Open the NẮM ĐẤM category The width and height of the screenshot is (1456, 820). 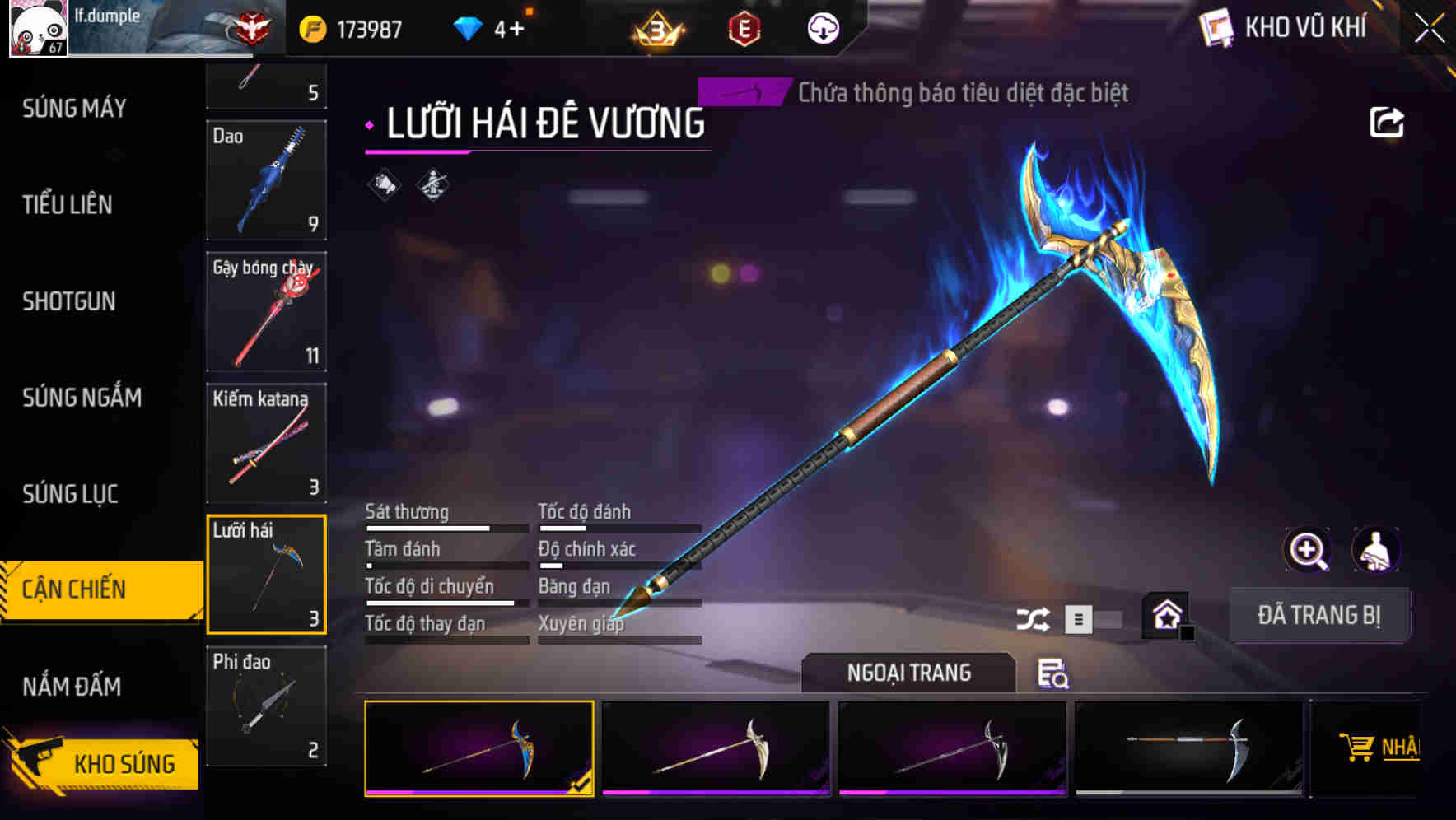(x=71, y=686)
